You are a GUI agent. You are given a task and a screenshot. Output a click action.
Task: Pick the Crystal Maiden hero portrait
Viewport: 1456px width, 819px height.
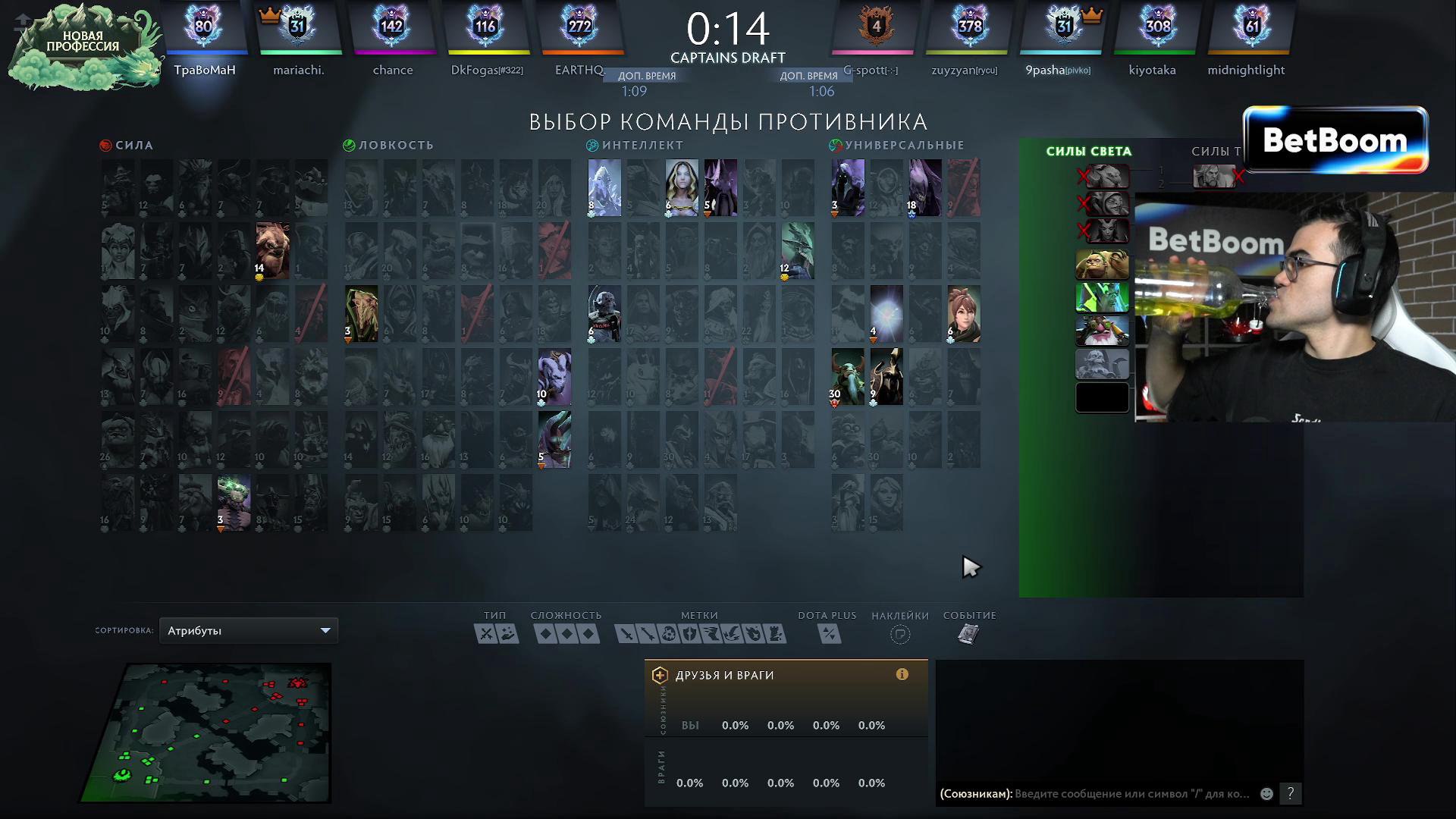pos(681,187)
